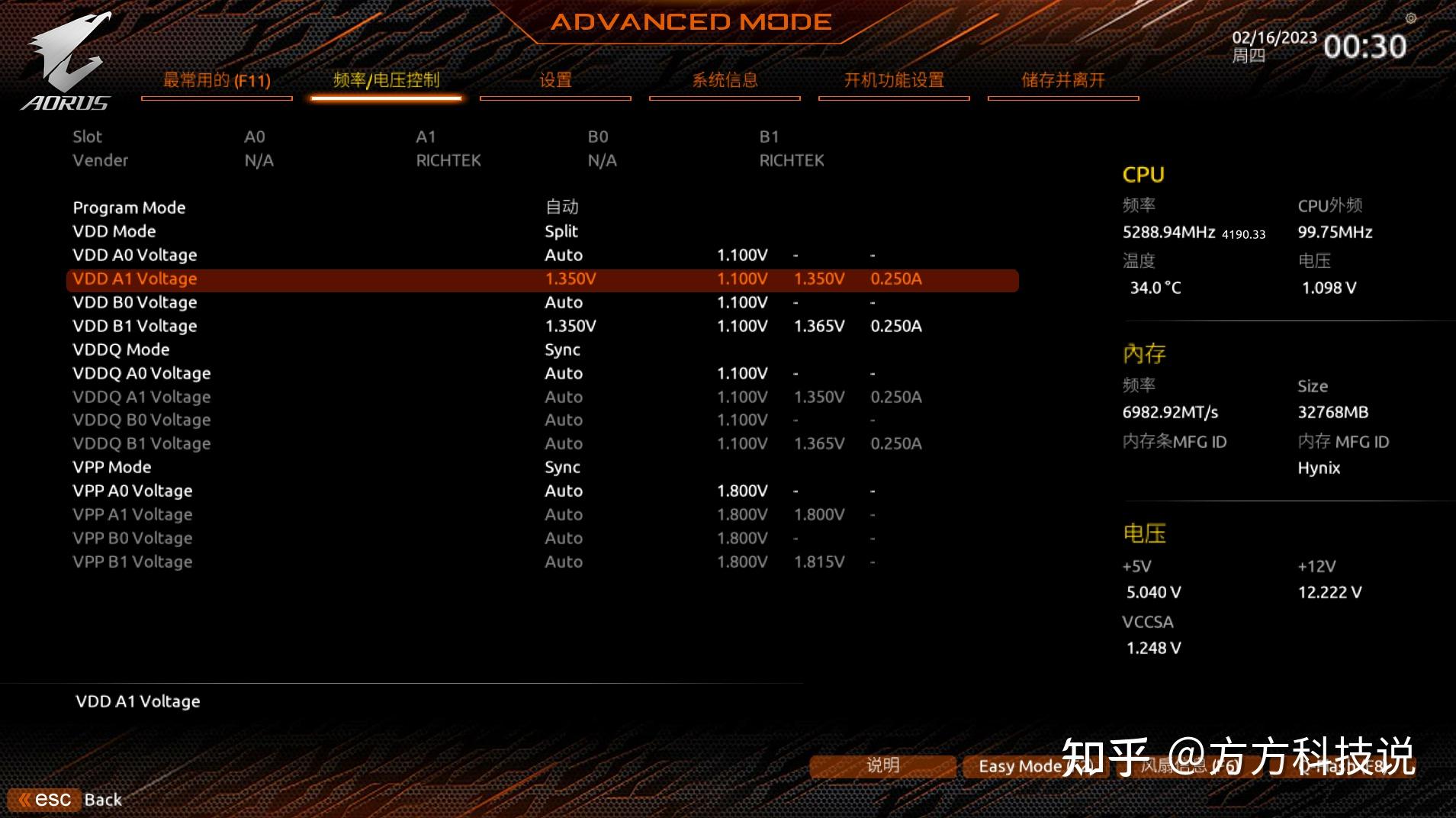Viewport: 1456px width, 818px height.
Task: Go to the 设置 tab
Action: tap(555, 81)
